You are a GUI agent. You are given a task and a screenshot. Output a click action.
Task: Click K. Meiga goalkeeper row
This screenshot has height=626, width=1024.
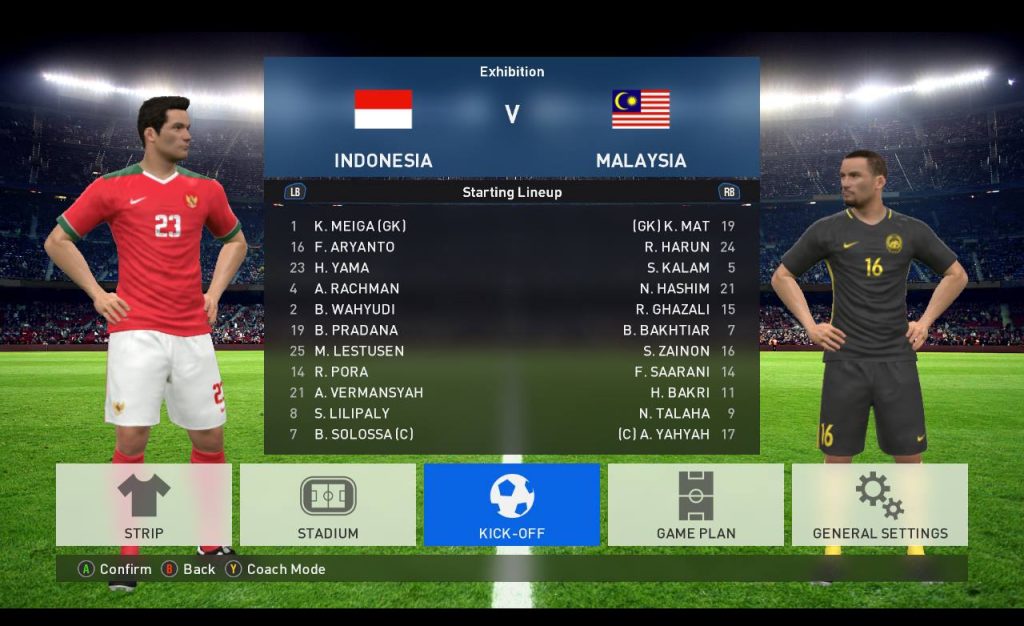click(x=360, y=226)
